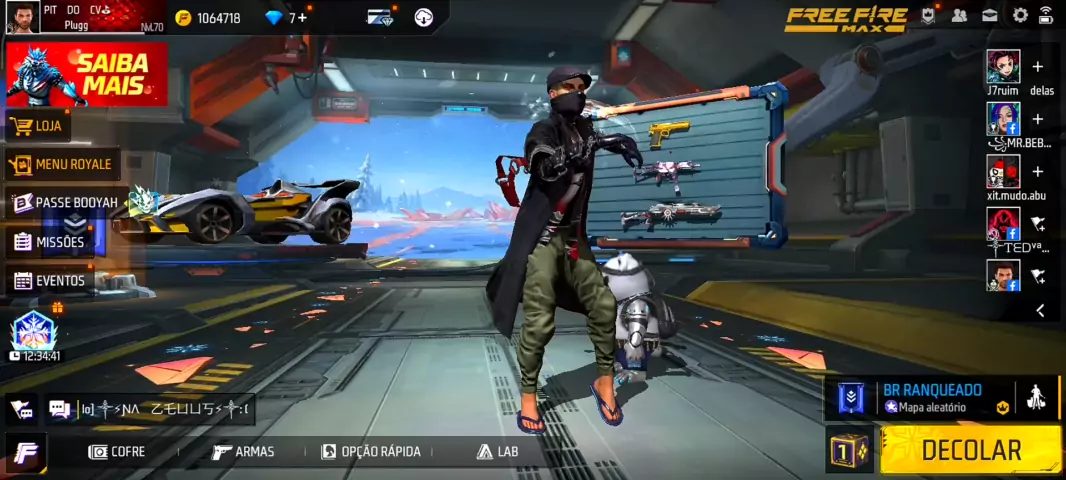
Task: Go to the ARMAS weapons tab
Action: pyautogui.click(x=243, y=452)
